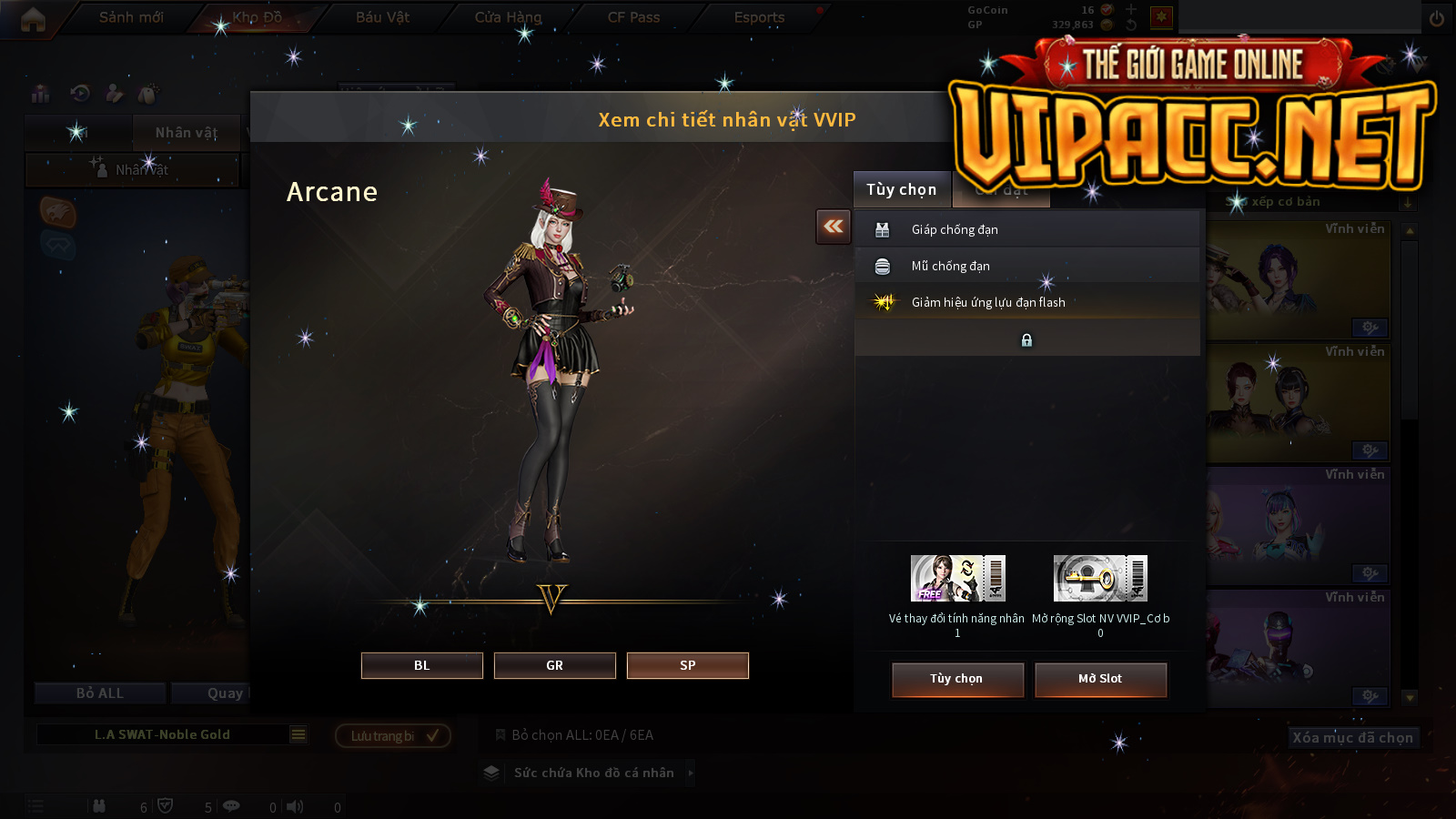Screen dimensions: 1456x819
Task: Select the GR team button
Action: (554, 665)
